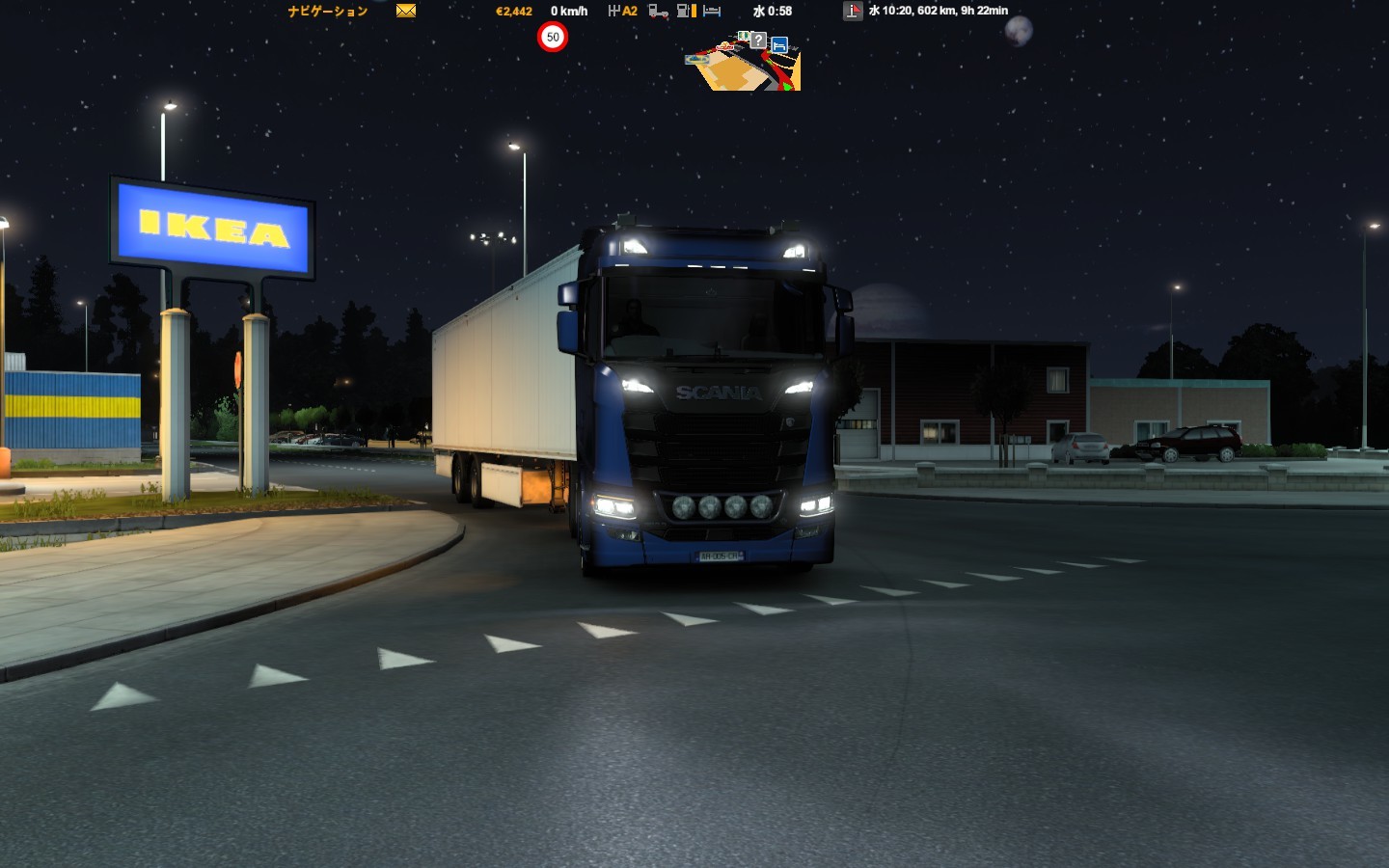1389x868 pixels.
Task: Select the question mark marker on minimap
Action: pyautogui.click(x=759, y=41)
